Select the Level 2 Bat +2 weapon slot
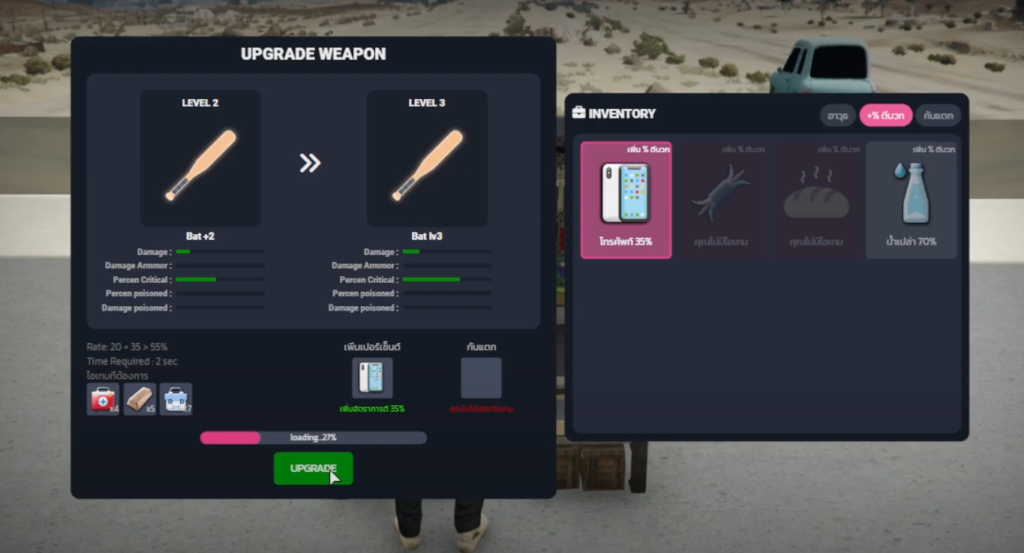Image resolution: width=1024 pixels, height=553 pixels. (200, 158)
